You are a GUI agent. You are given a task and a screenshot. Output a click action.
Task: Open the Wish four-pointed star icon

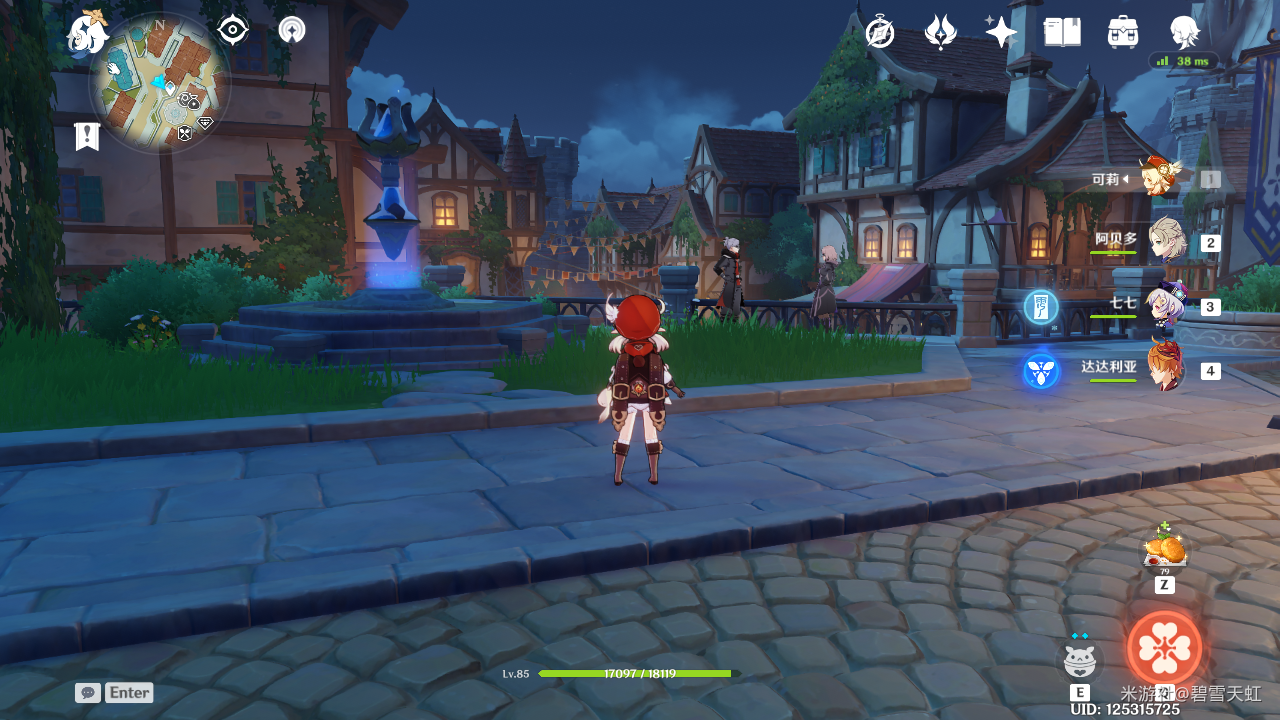click(x=940, y=32)
